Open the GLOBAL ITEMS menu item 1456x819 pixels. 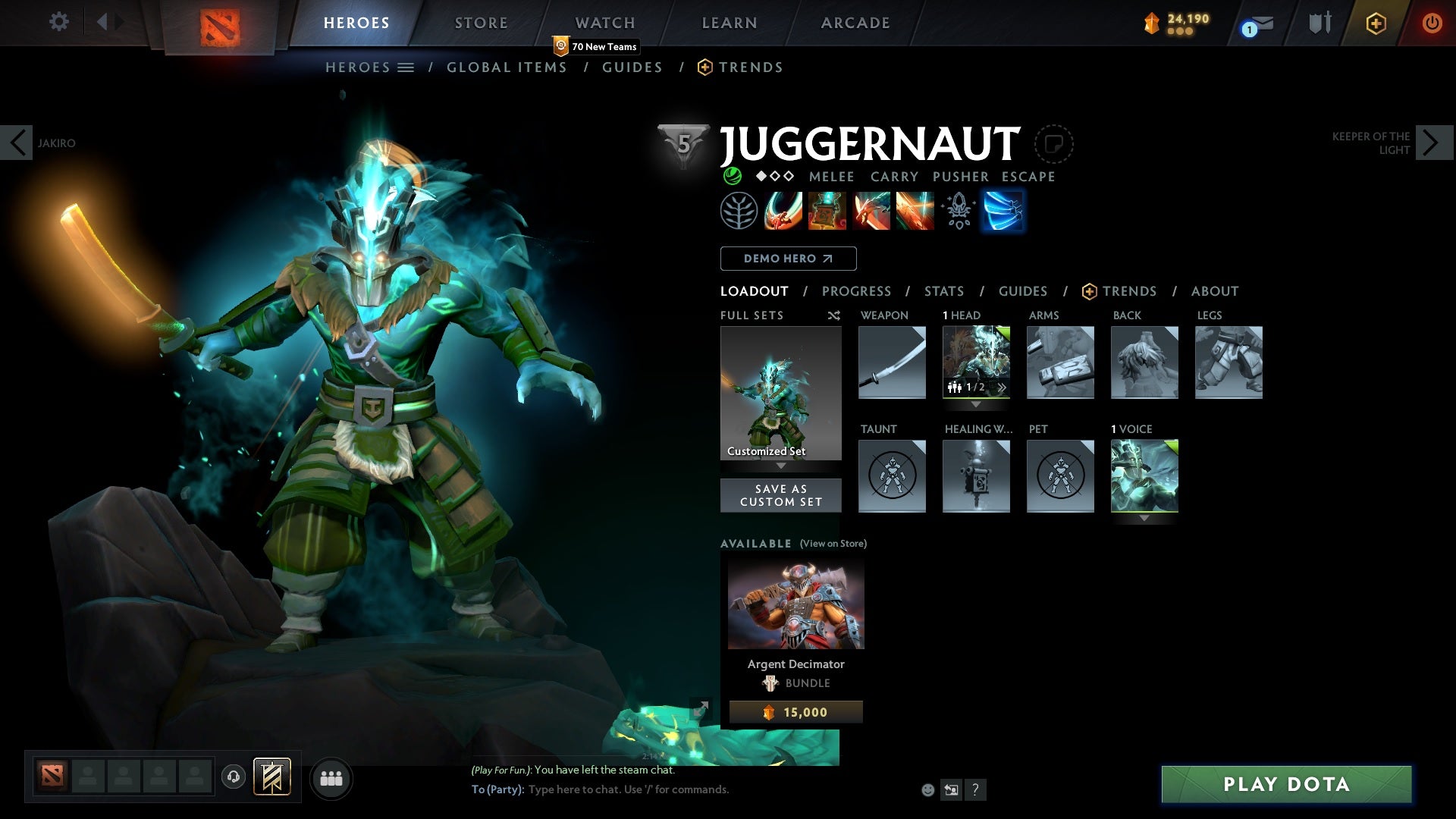coord(507,67)
